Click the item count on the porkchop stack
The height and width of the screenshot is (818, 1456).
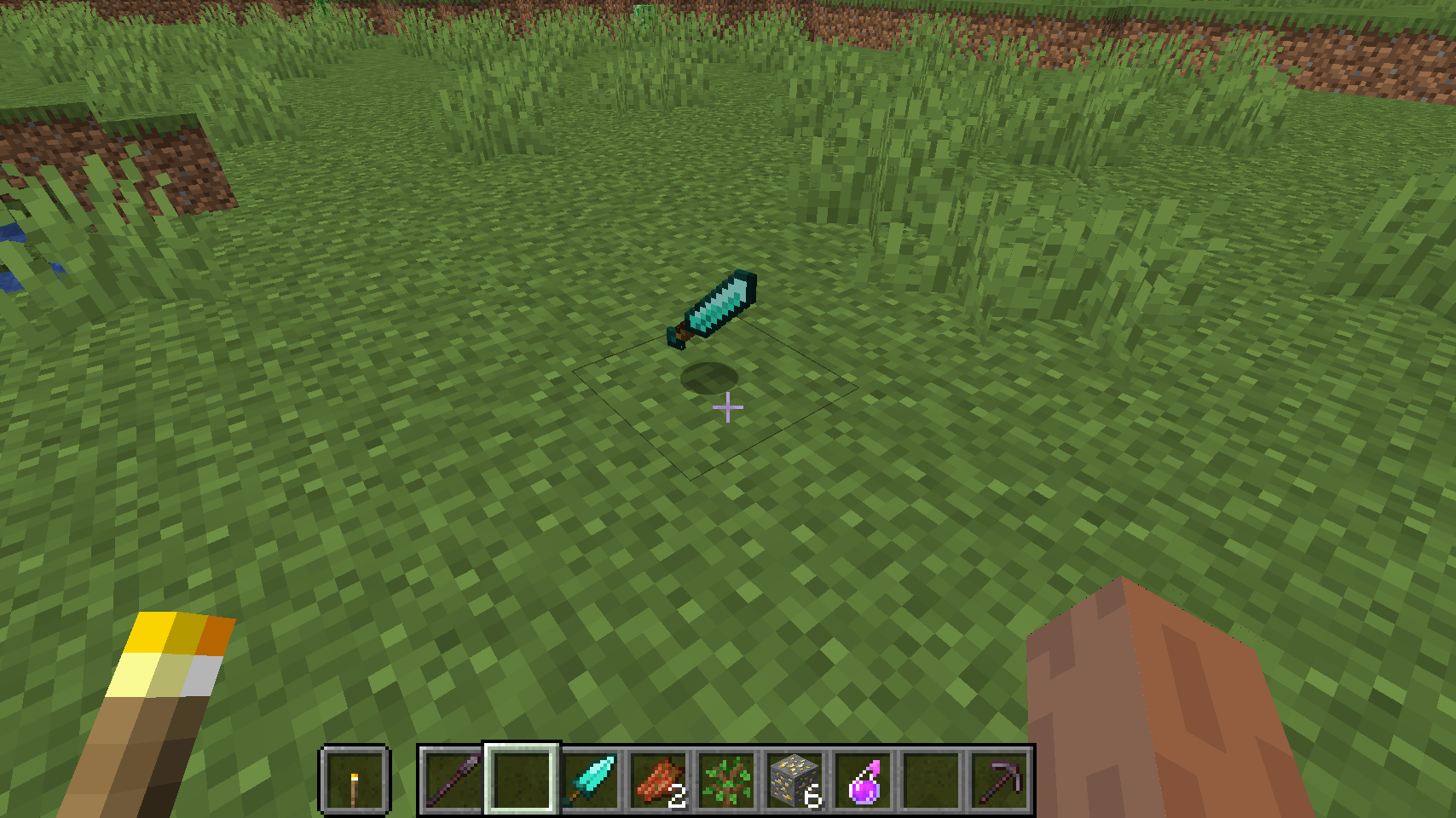point(678,798)
